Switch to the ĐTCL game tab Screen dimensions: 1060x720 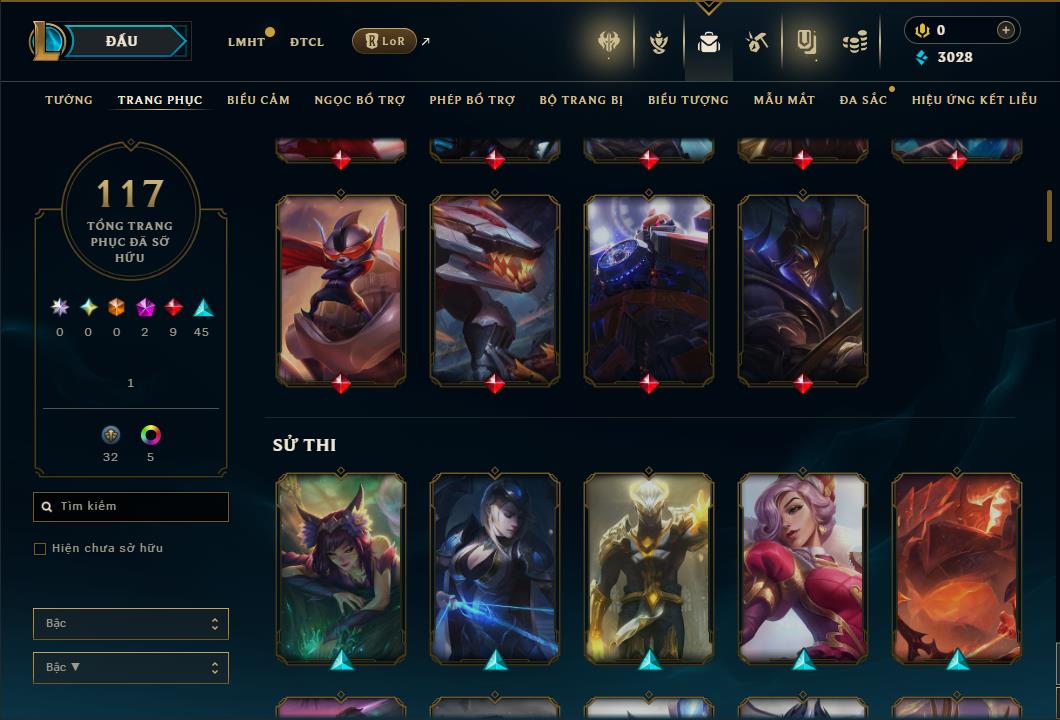(307, 42)
